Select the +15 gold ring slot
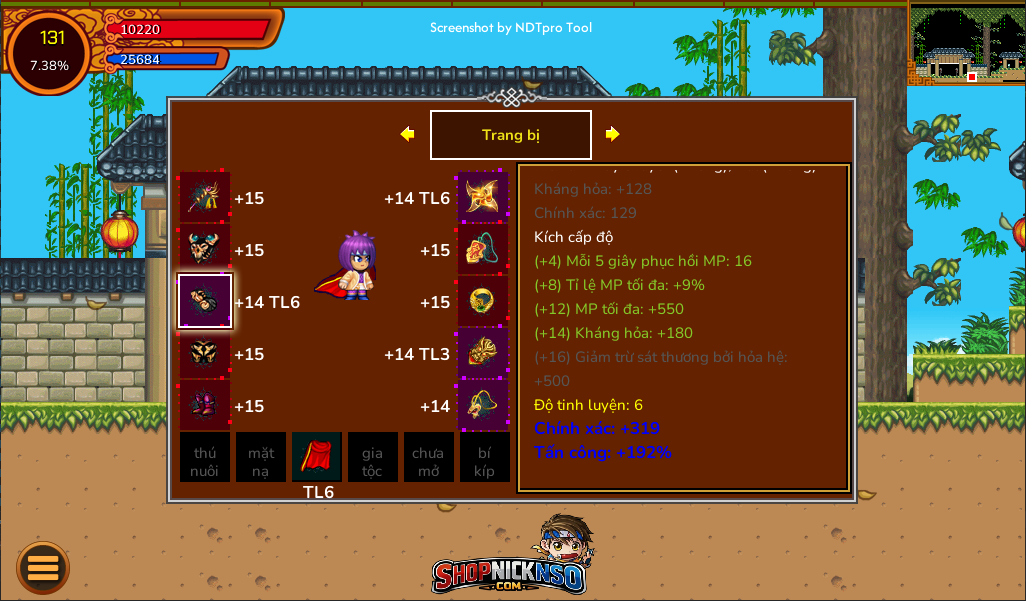This screenshot has height=601, width=1026. pyautogui.click(x=483, y=301)
